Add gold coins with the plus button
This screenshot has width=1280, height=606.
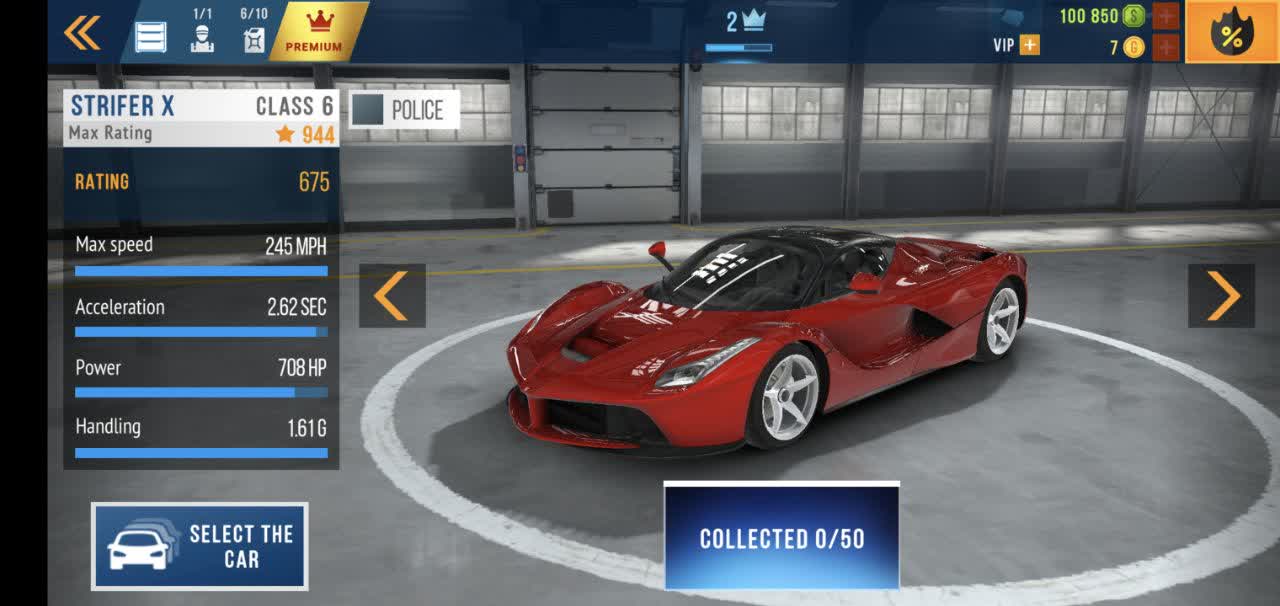(x=1166, y=47)
